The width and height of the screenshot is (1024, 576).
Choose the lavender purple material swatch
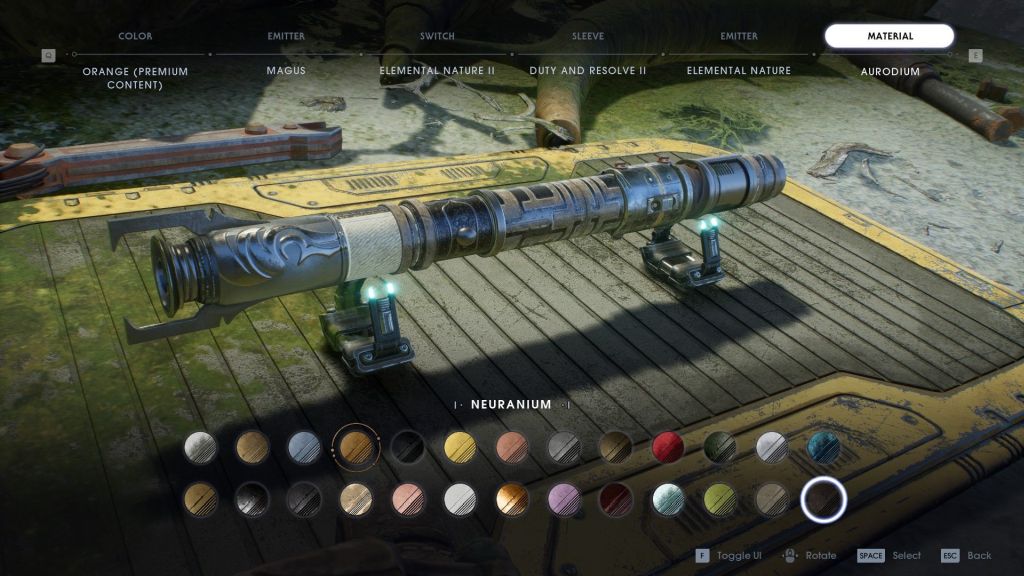tap(564, 498)
